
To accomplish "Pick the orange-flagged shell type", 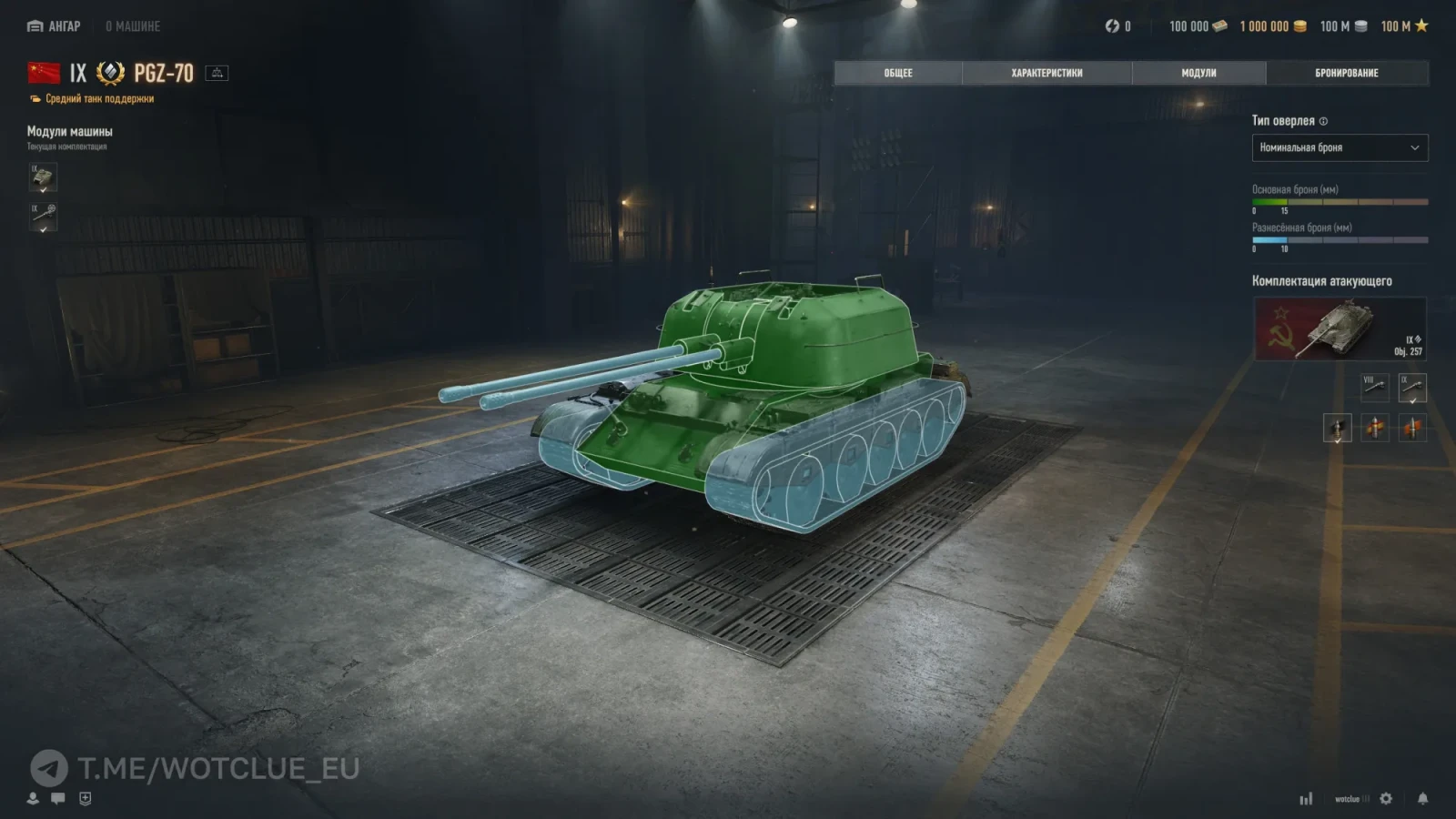I will 1412,428.
